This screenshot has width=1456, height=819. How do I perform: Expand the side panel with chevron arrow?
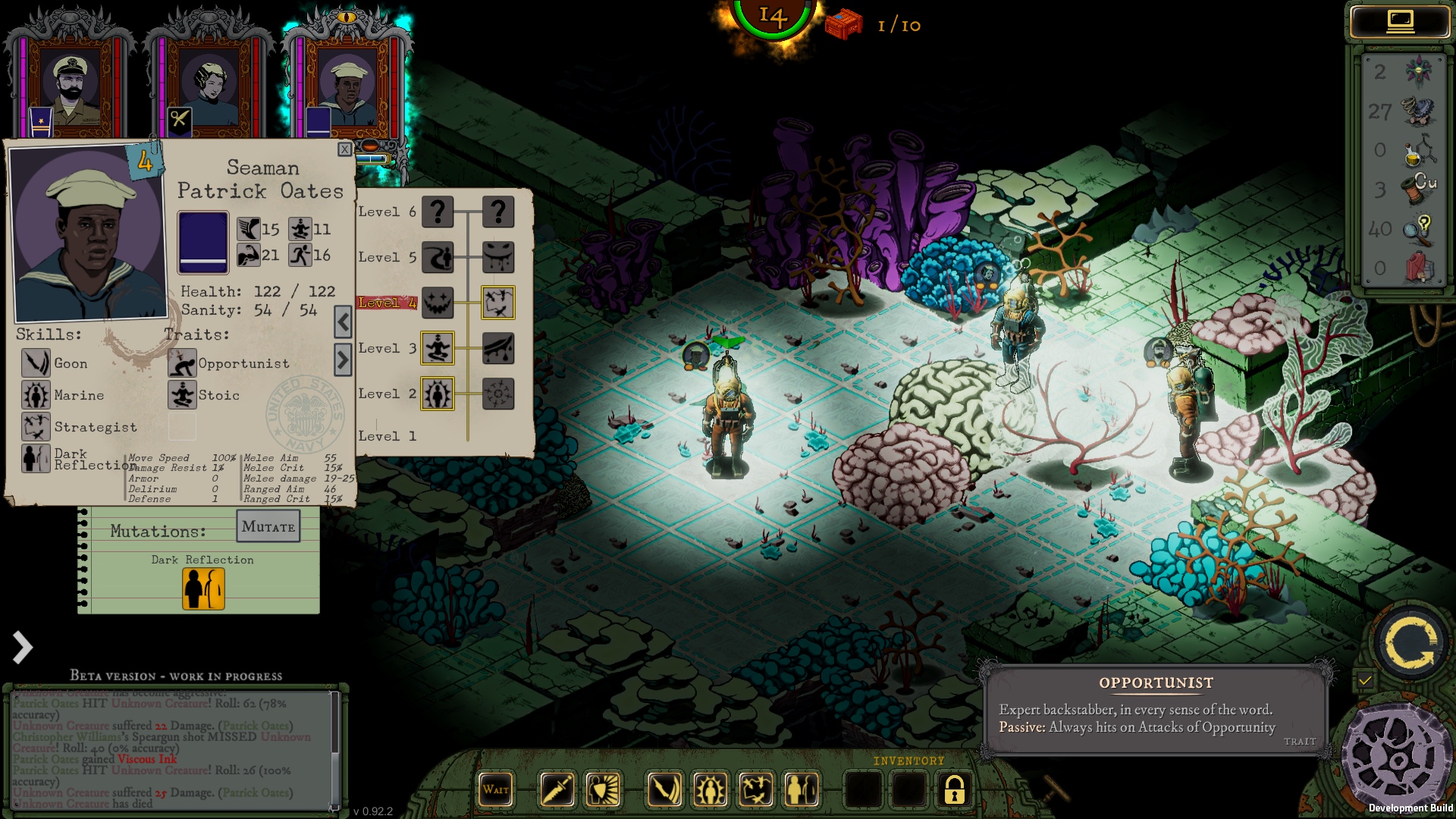[23, 647]
